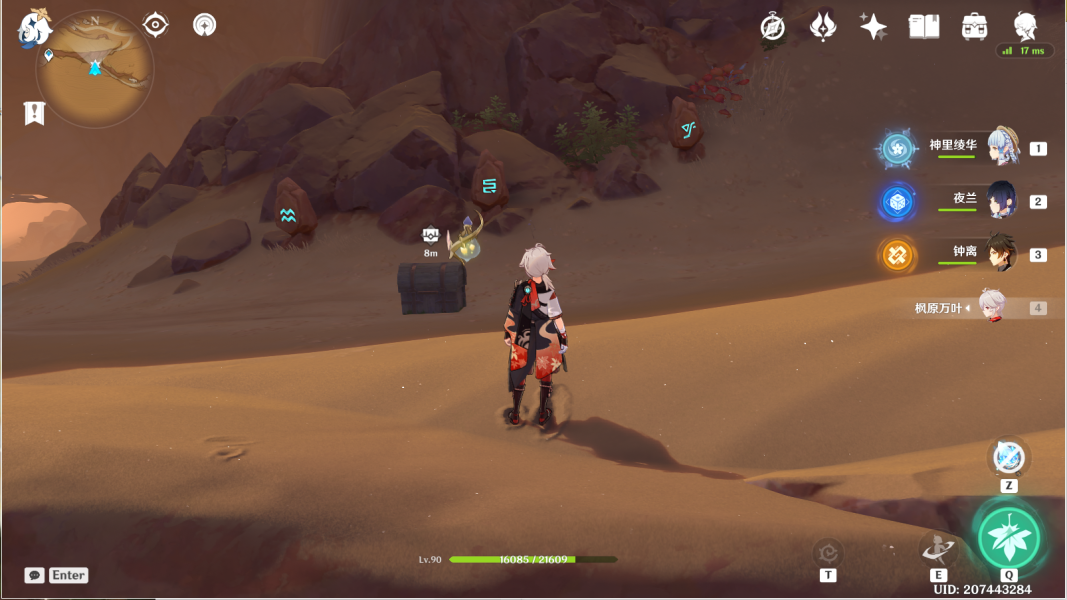Activate the equipped gadget icon
The image size is (1067, 600).
[1008, 458]
